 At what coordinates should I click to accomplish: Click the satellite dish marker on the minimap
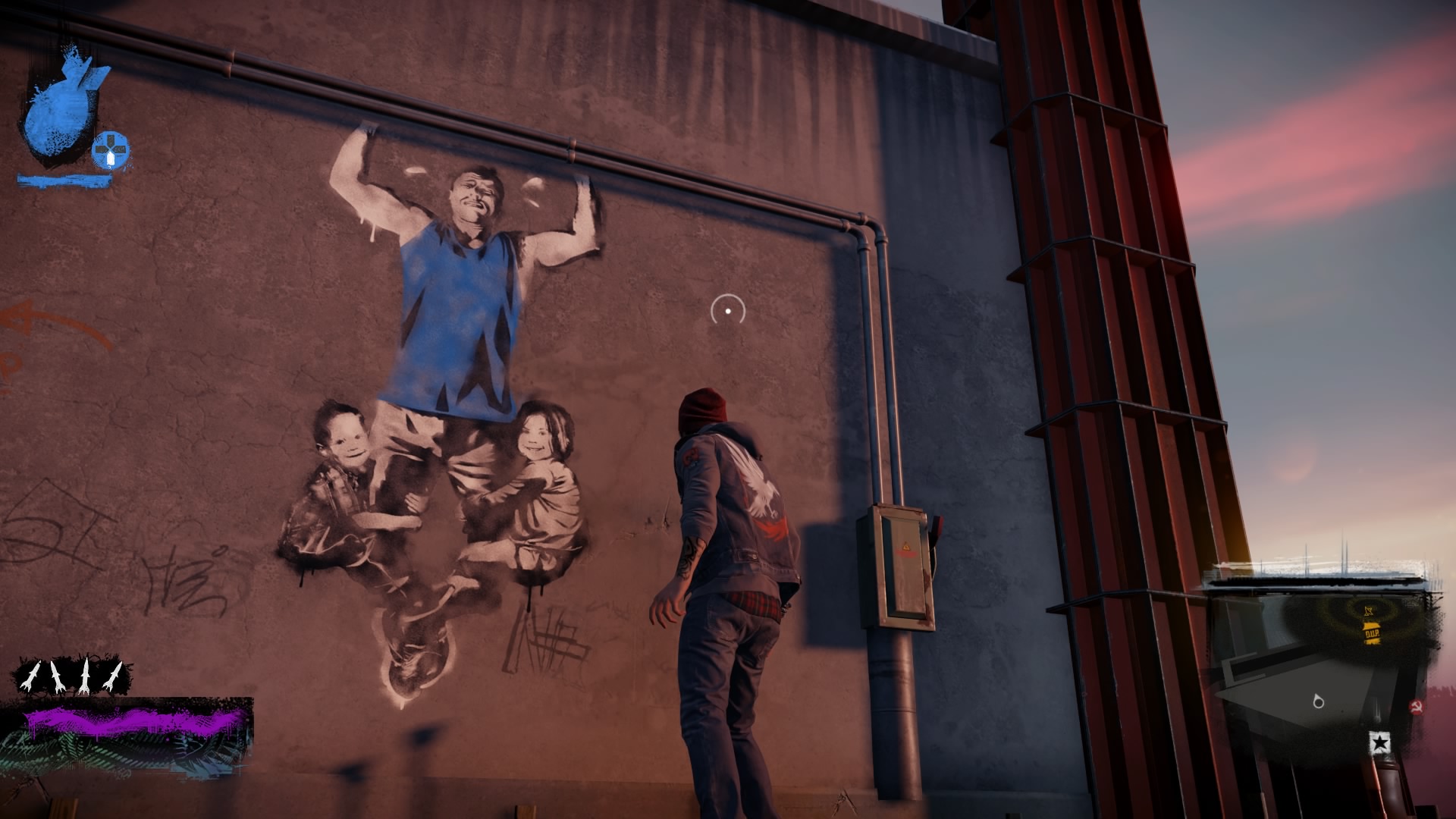coord(1368,610)
